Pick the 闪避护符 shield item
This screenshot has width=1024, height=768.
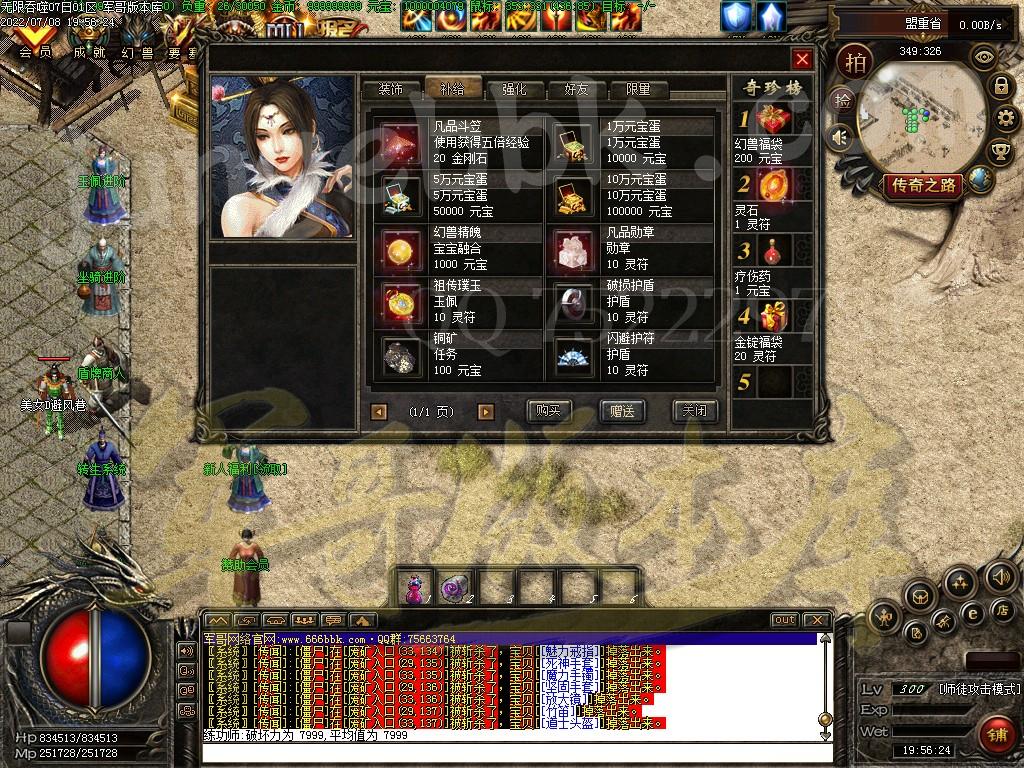[x=632, y=355]
